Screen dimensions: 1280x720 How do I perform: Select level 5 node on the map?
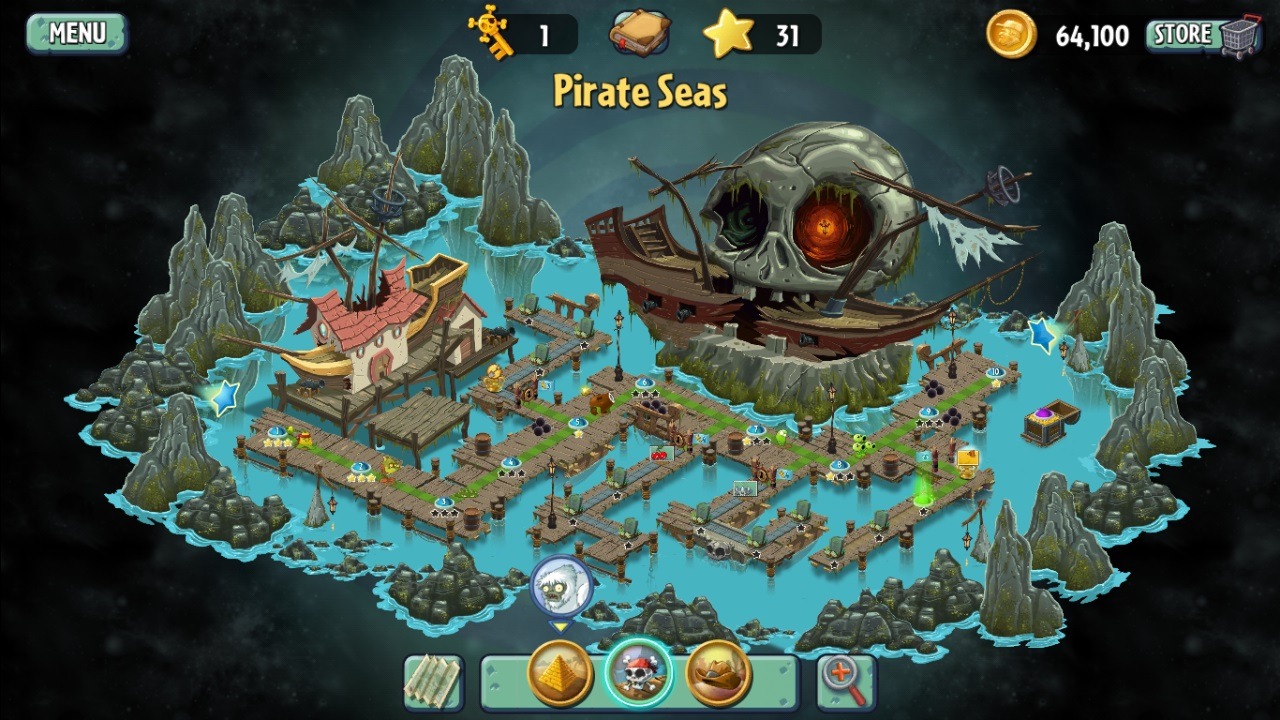(577, 423)
